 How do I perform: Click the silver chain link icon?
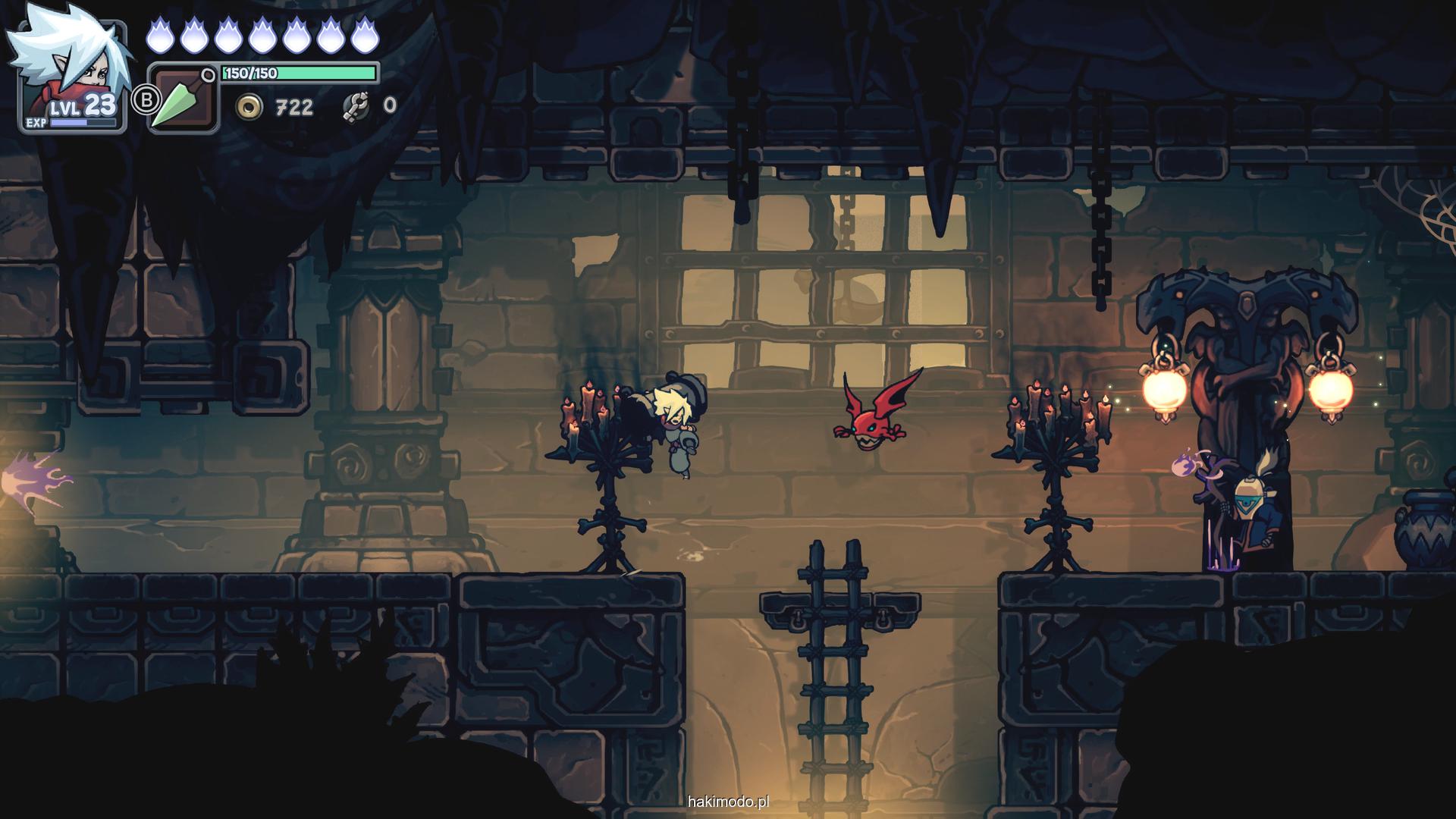pyautogui.click(x=355, y=106)
